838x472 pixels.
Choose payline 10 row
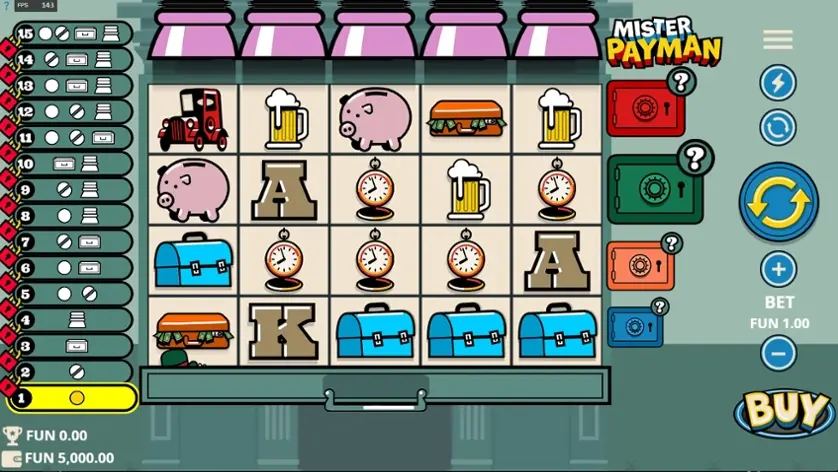pos(72,164)
